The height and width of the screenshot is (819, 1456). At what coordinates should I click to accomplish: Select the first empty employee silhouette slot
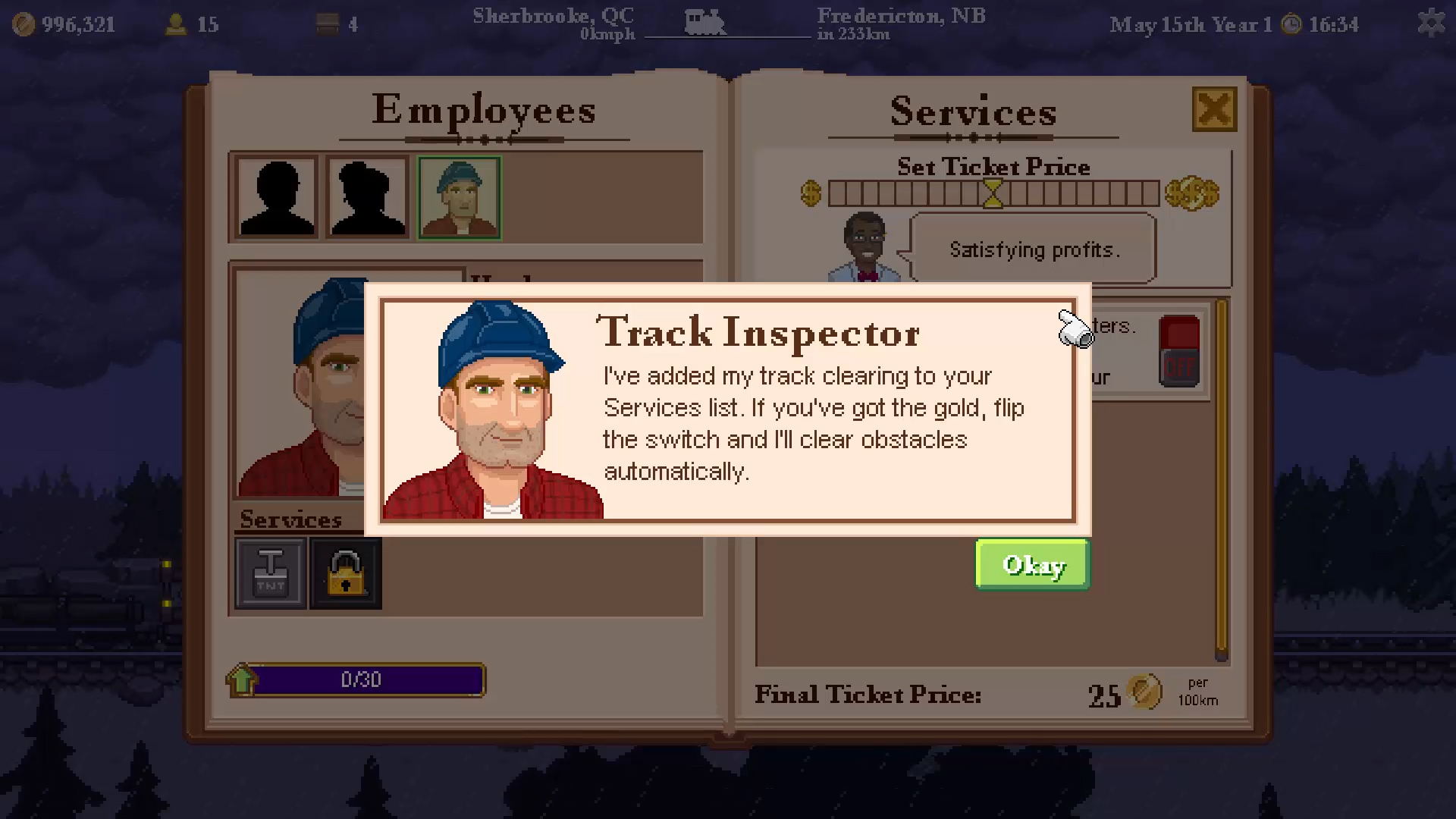coord(276,198)
